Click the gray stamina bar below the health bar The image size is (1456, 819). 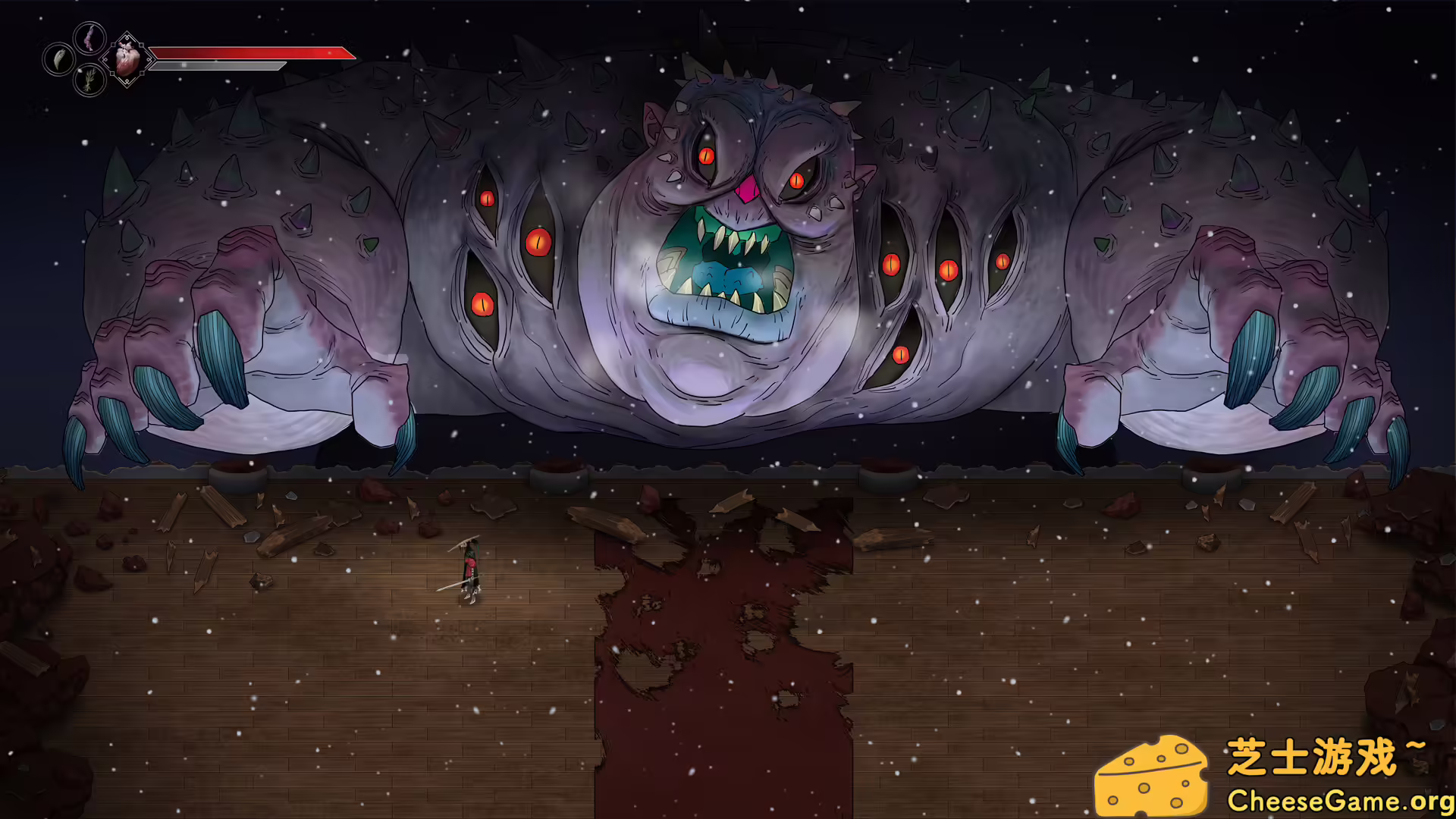[220, 67]
